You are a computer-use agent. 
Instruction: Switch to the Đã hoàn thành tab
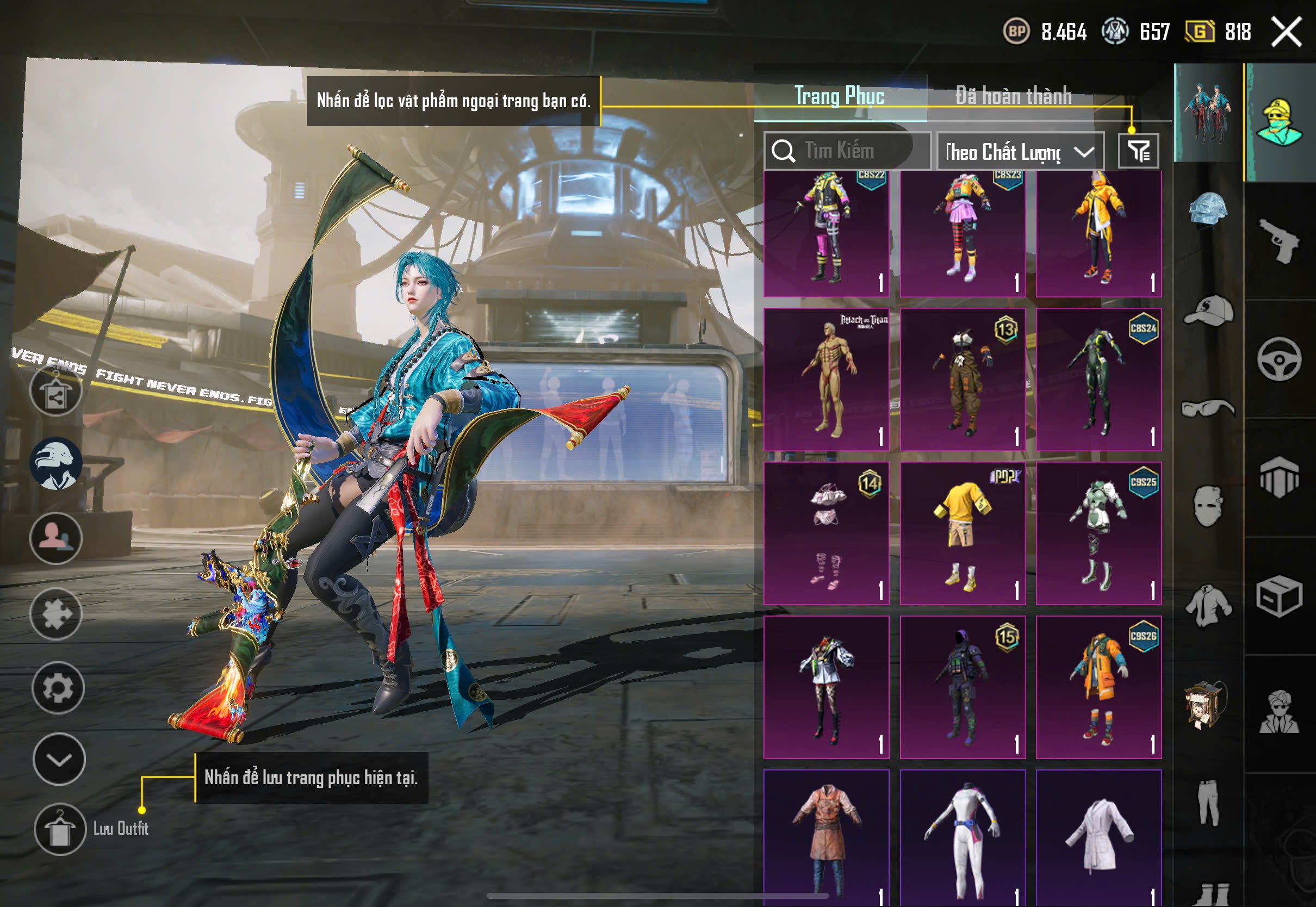point(1013,96)
